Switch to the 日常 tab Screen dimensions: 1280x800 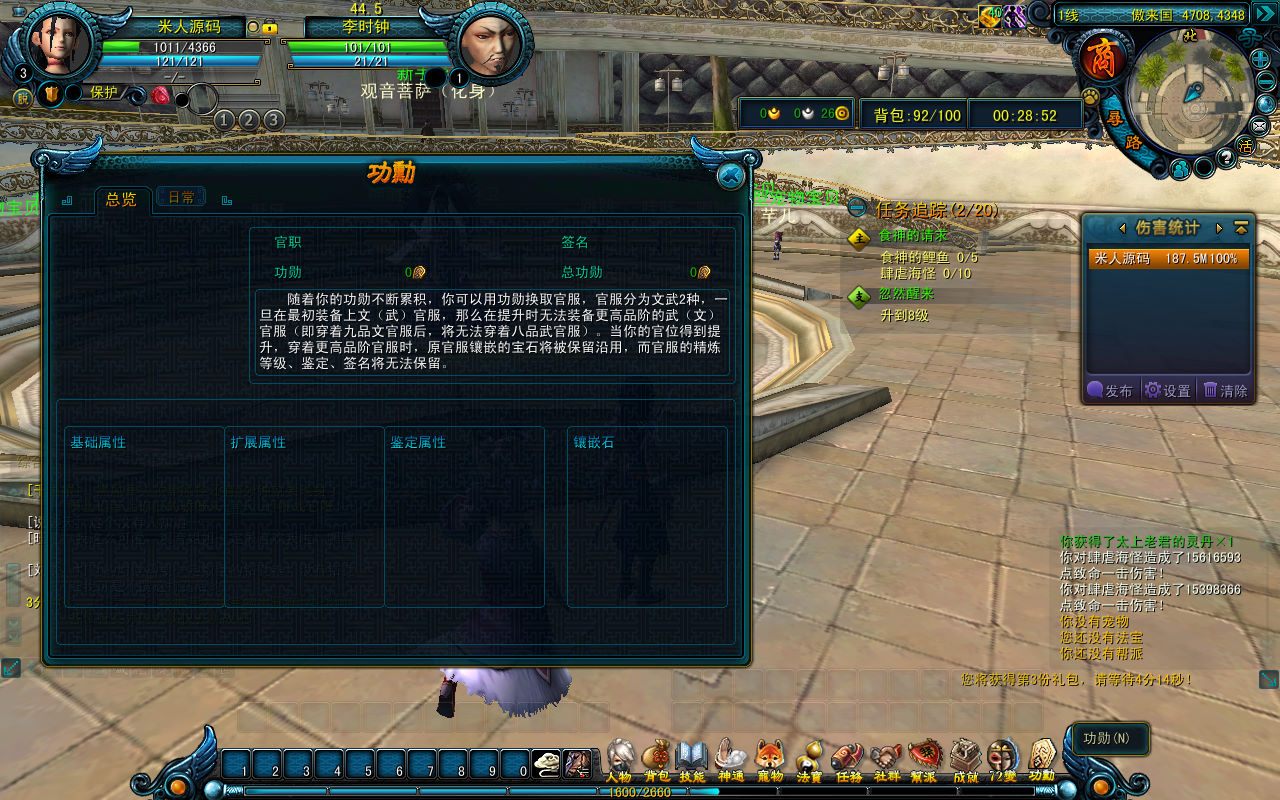[x=181, y=198]
